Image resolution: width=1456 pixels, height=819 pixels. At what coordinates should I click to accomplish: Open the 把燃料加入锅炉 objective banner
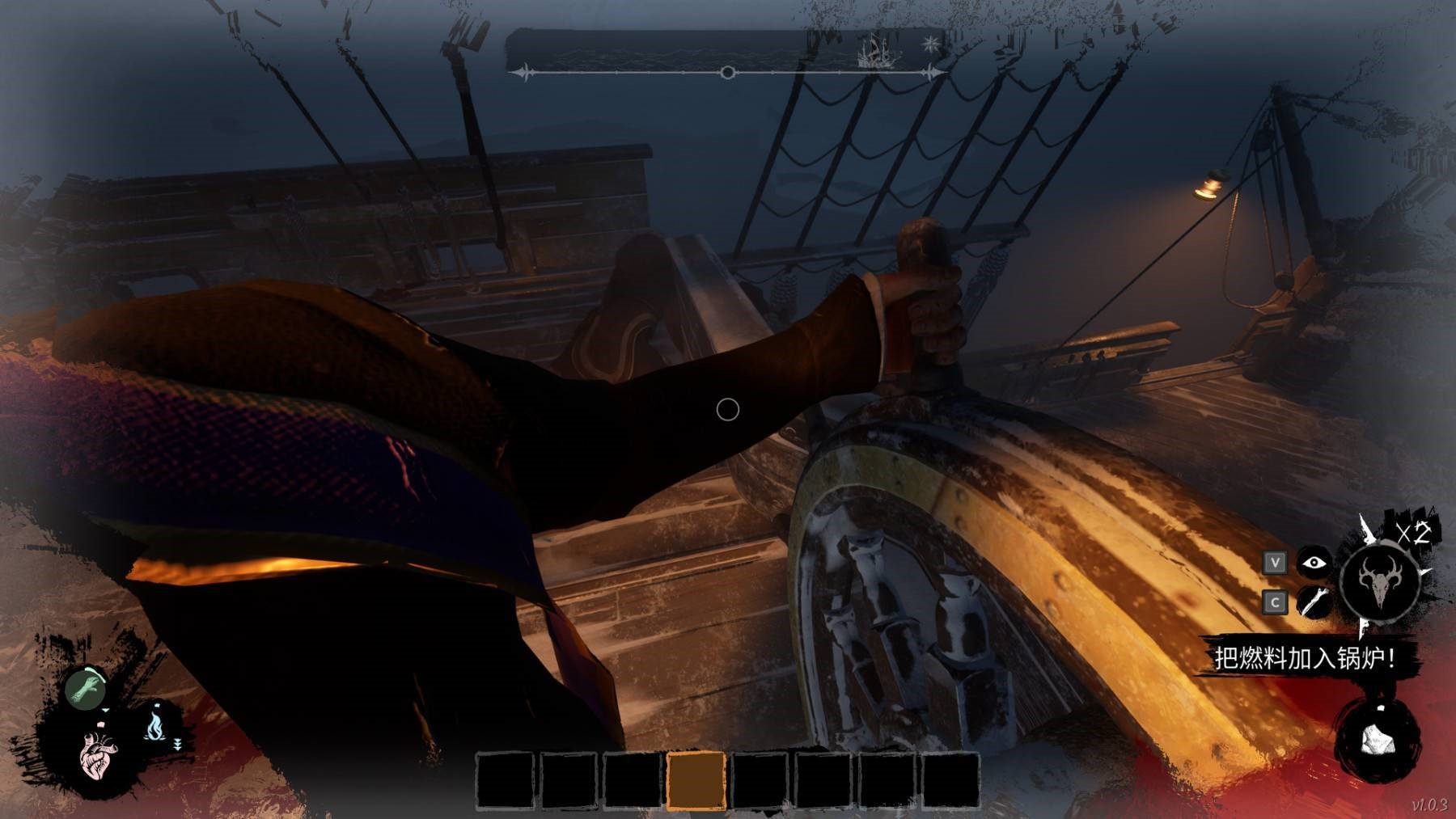pos(1304,658)
